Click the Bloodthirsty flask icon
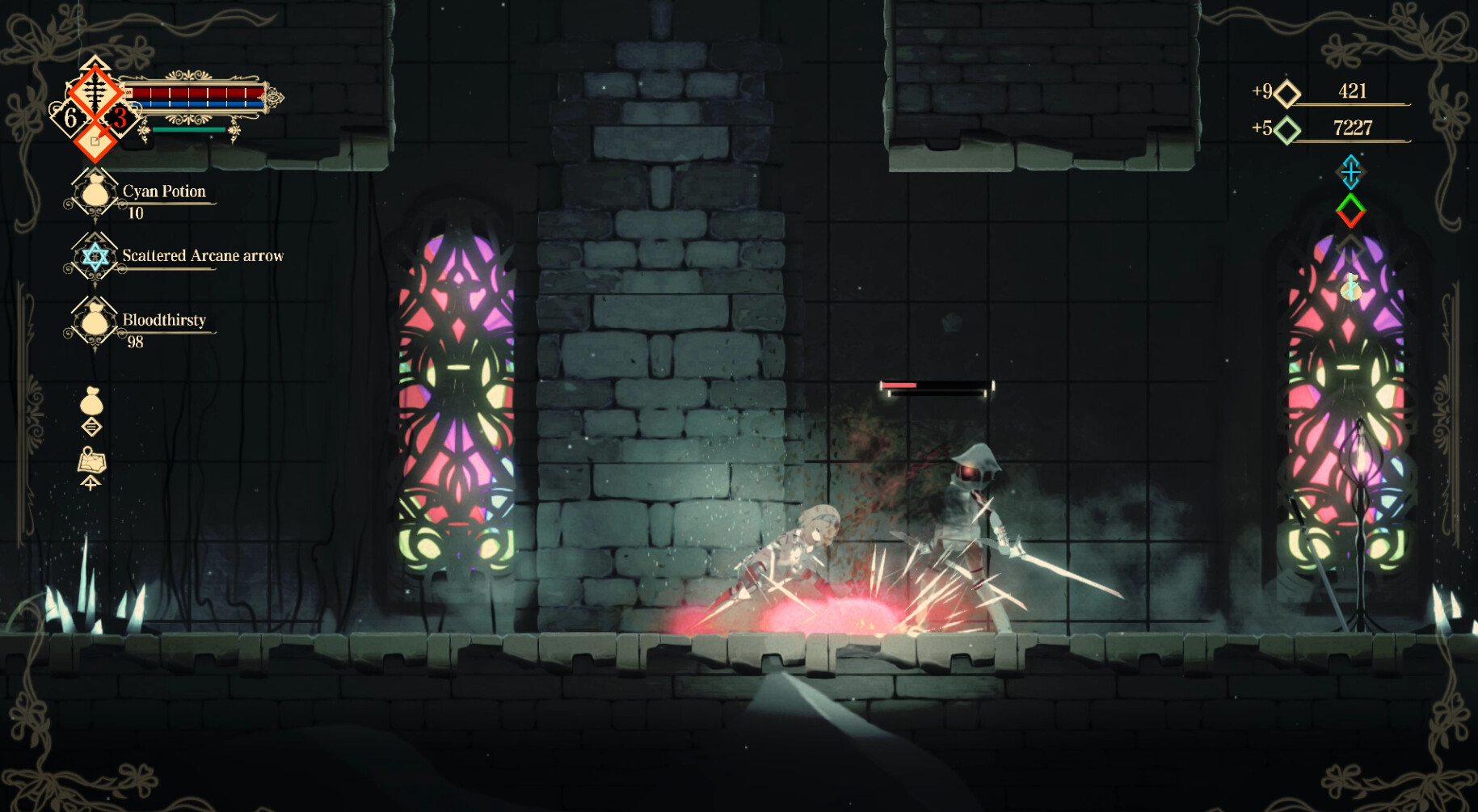Viewport: 1478px width, 812px height. tap(95, 323)
